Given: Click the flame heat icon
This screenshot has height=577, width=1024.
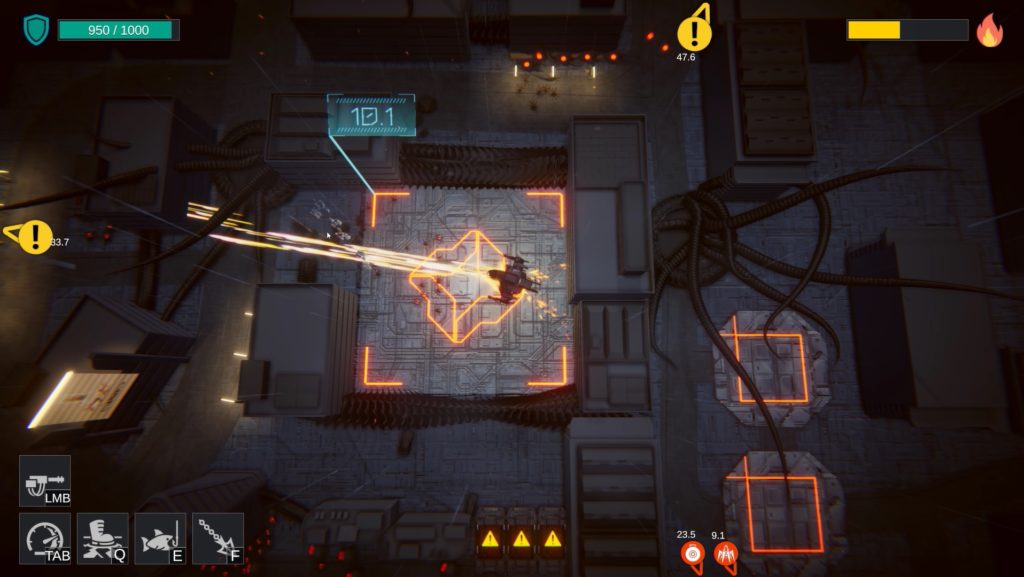Looking at the screenshot, I should pyautogui.click(x=989, y=30).
